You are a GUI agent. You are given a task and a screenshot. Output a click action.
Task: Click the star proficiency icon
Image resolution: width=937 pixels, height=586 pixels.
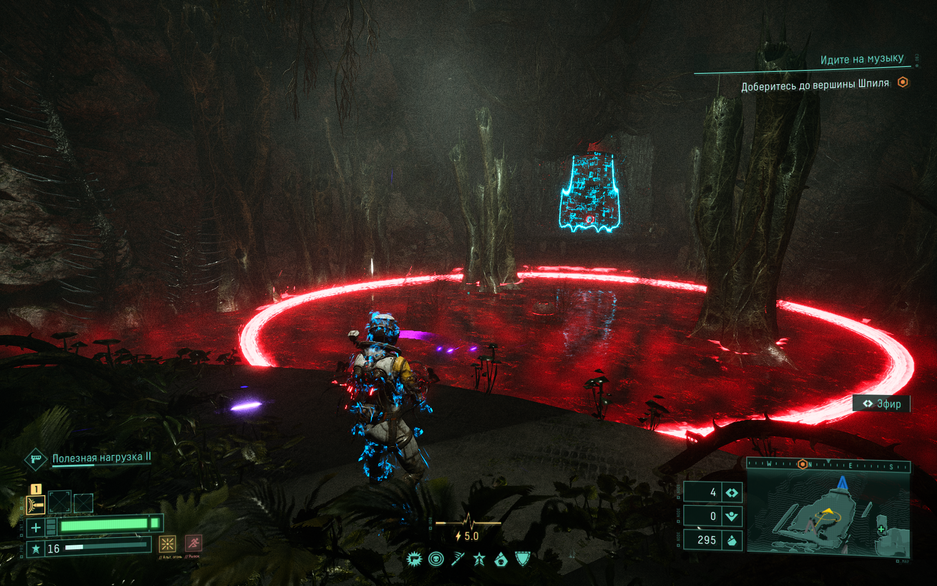(x=36, y=548)
